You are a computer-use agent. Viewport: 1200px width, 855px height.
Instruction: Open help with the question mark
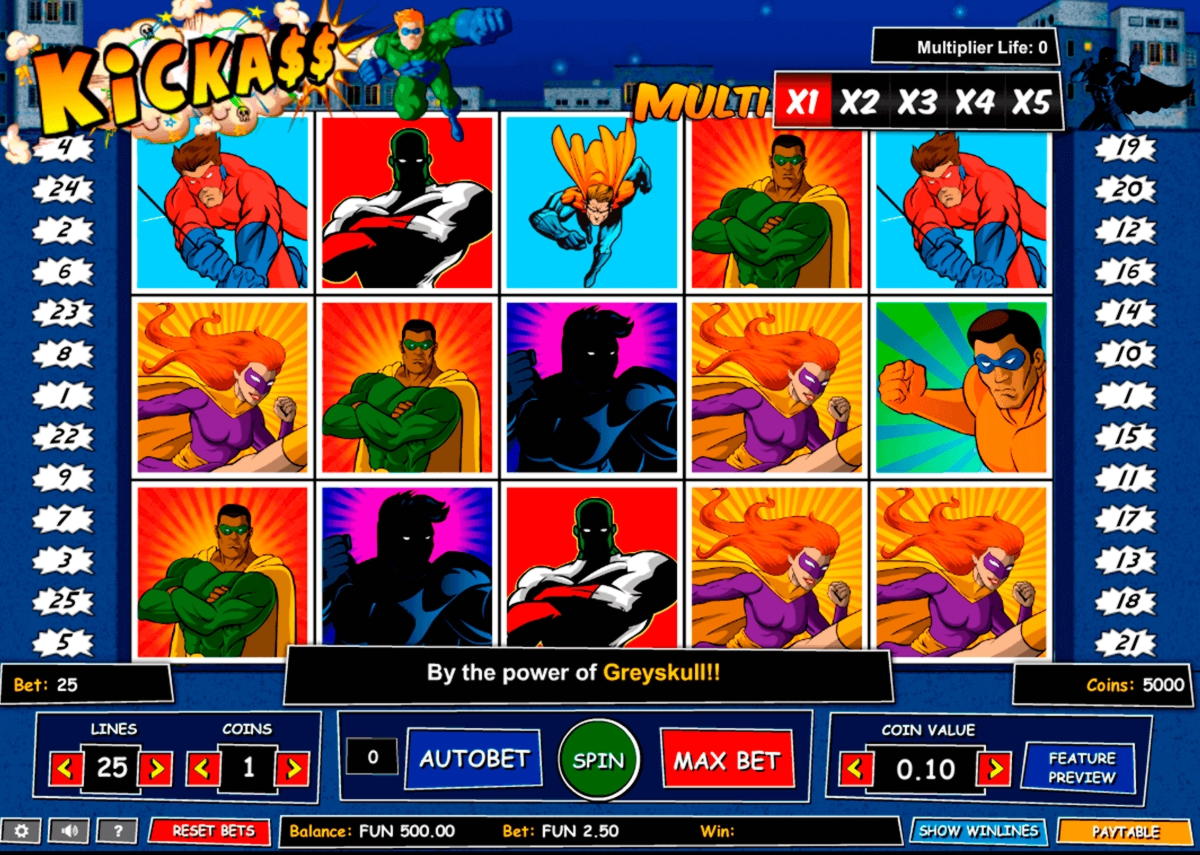117,830
